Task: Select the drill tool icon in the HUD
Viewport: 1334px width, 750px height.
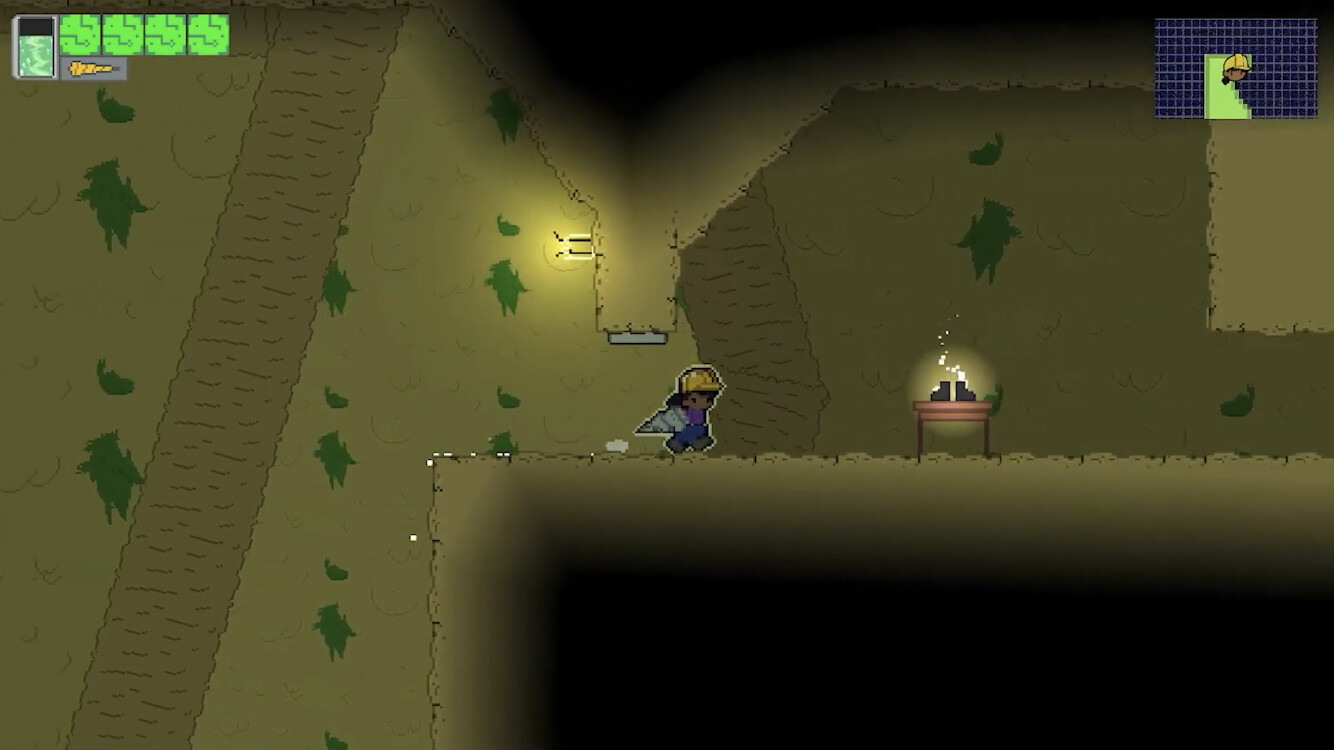Action: [x=90, y=70]
